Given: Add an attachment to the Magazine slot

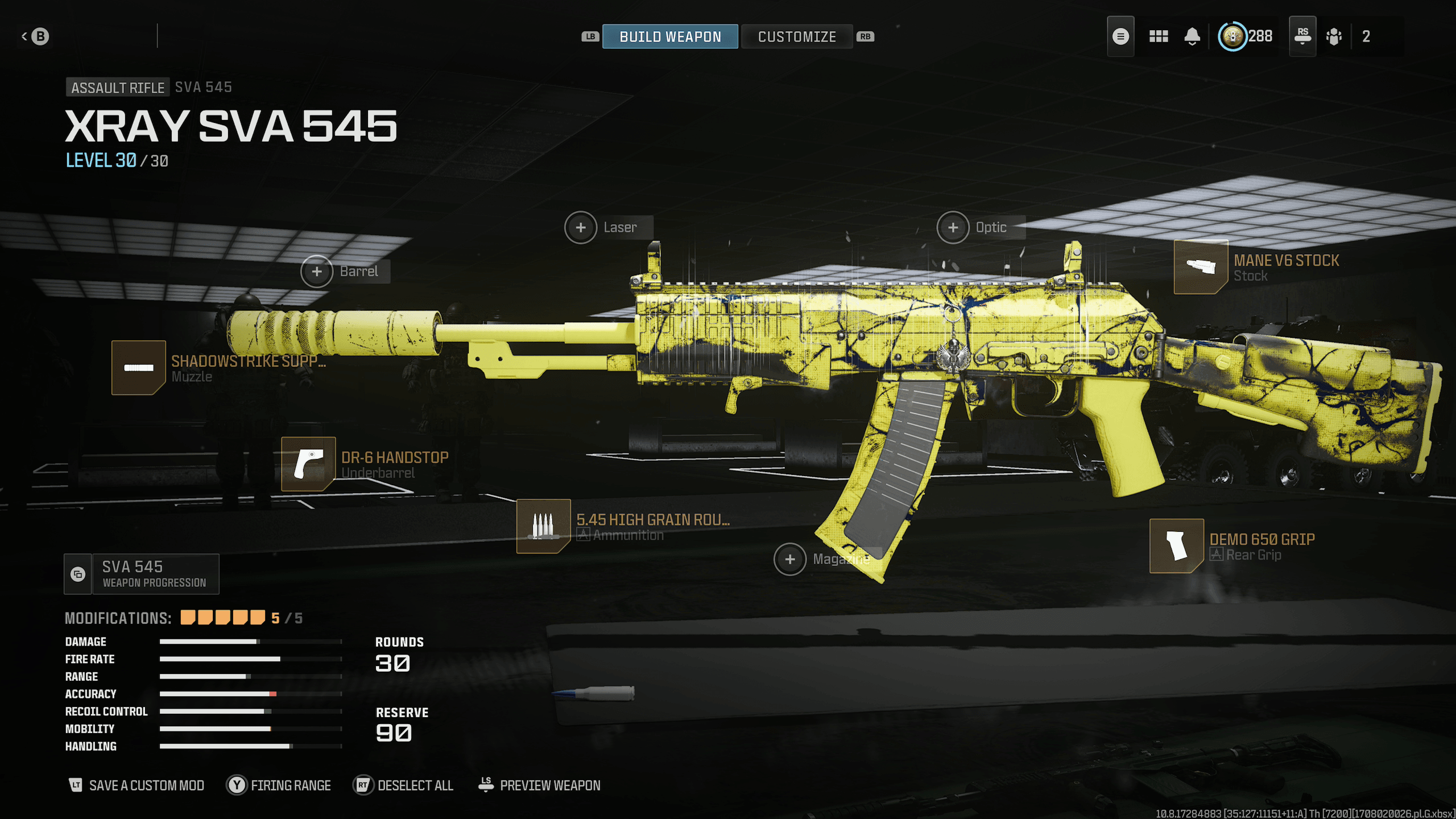Looking at the screenshot, I should click(790, 560).
